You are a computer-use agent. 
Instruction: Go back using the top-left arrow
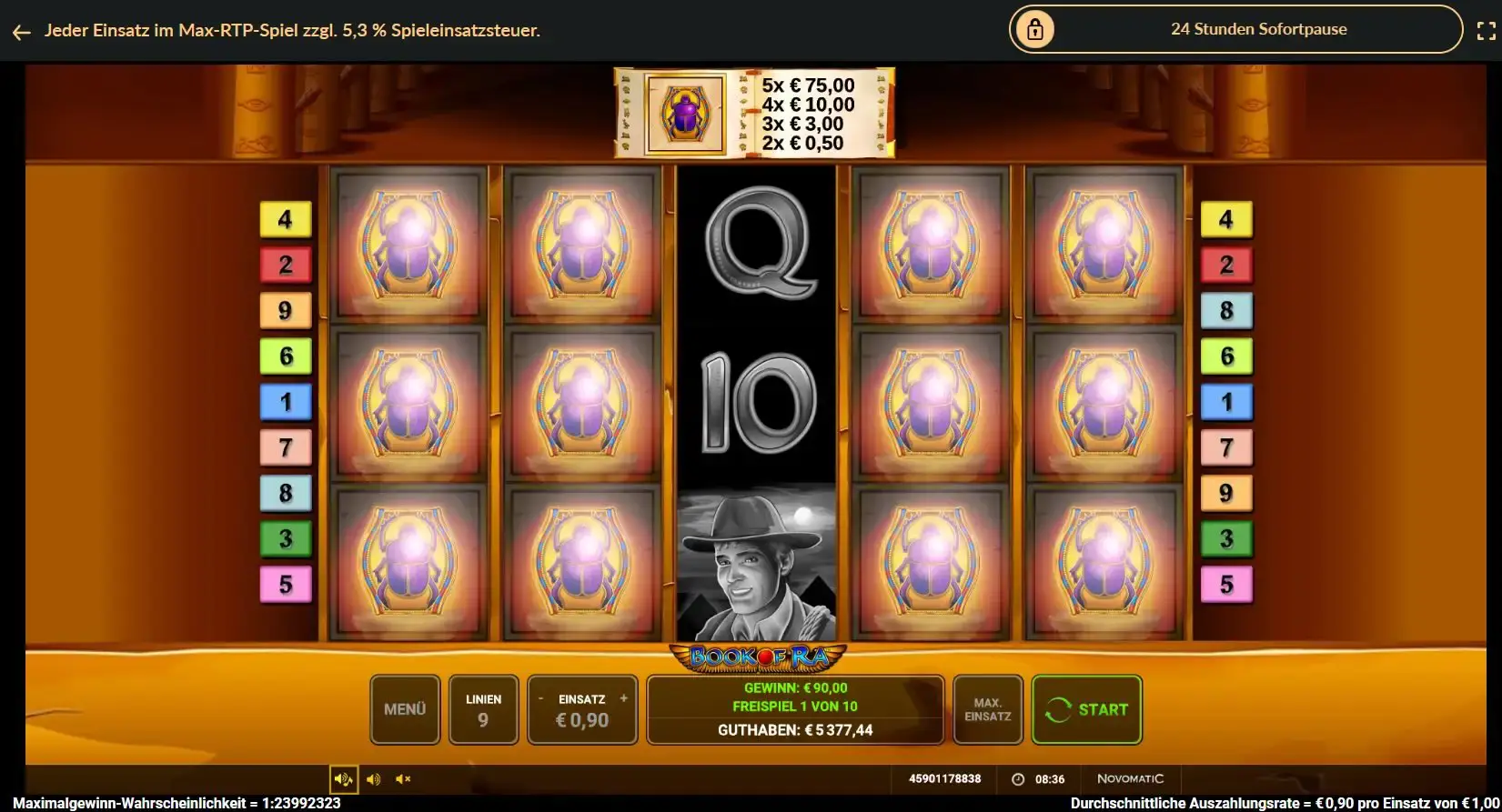point(22,32)
